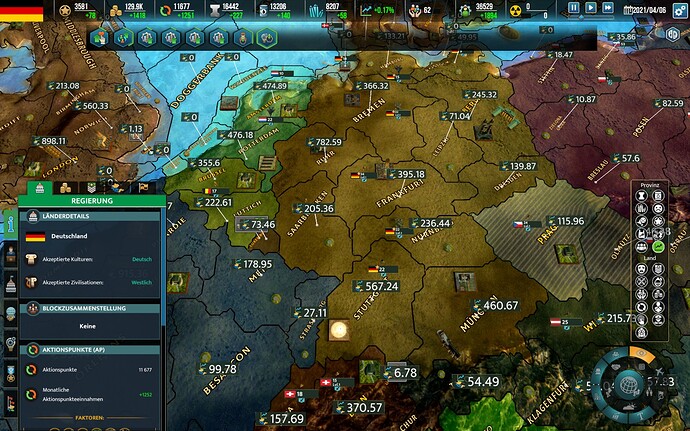Switch to the gold coins economy tab
The width and height of the screenshot is (690, 431).
coord(66,187)
